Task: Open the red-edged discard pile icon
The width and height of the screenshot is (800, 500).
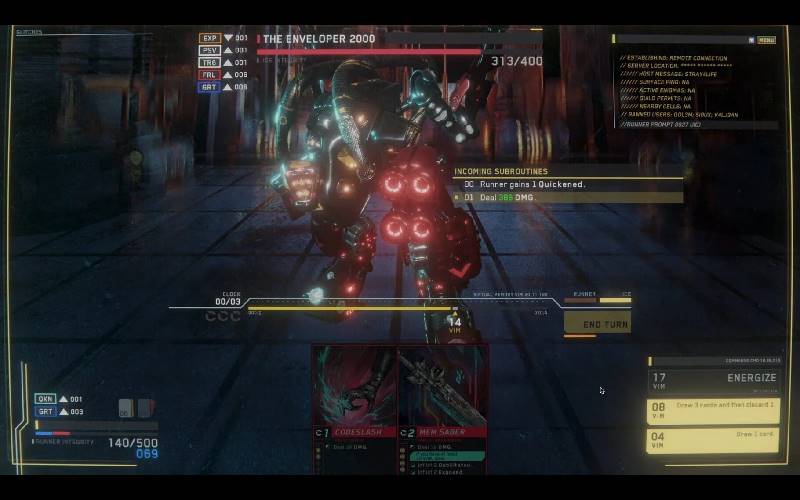Action: point(145,407)
